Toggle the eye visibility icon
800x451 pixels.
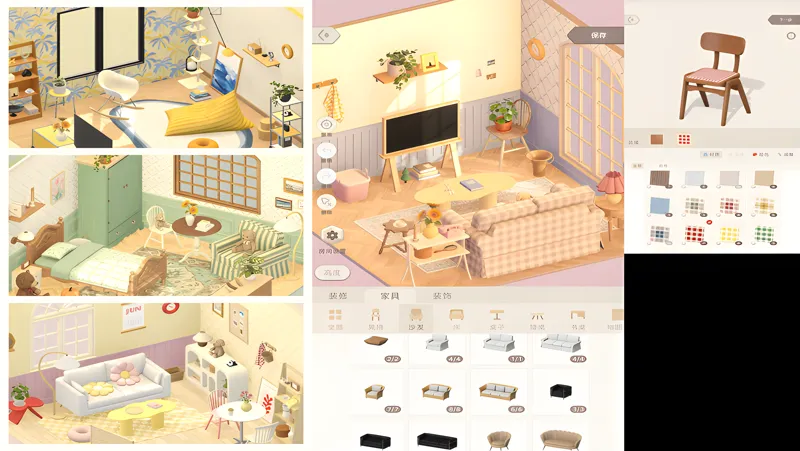pos(327,125)
